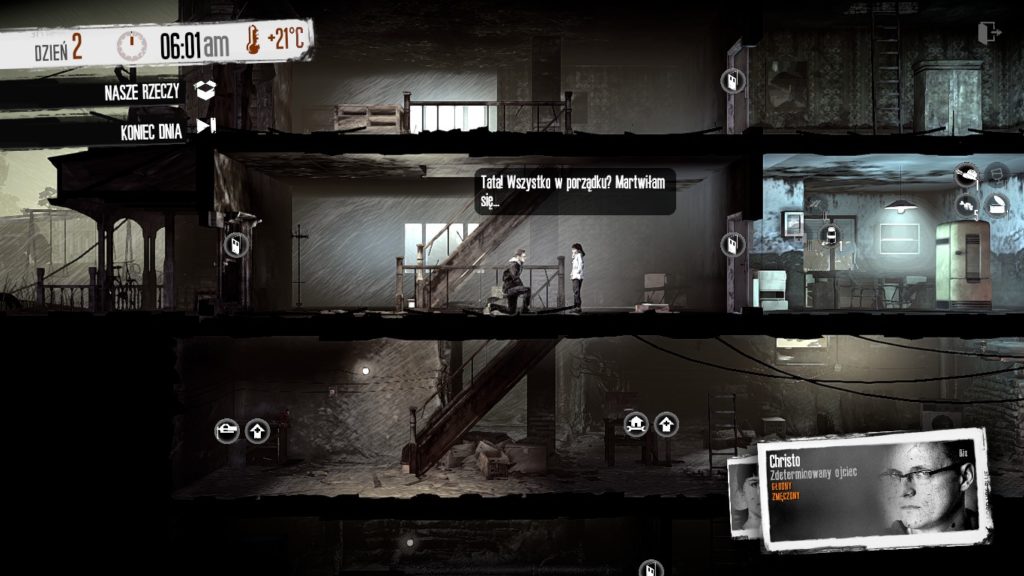
Task: Click the open box icon above the fridge
Action: tap(997, 206)
